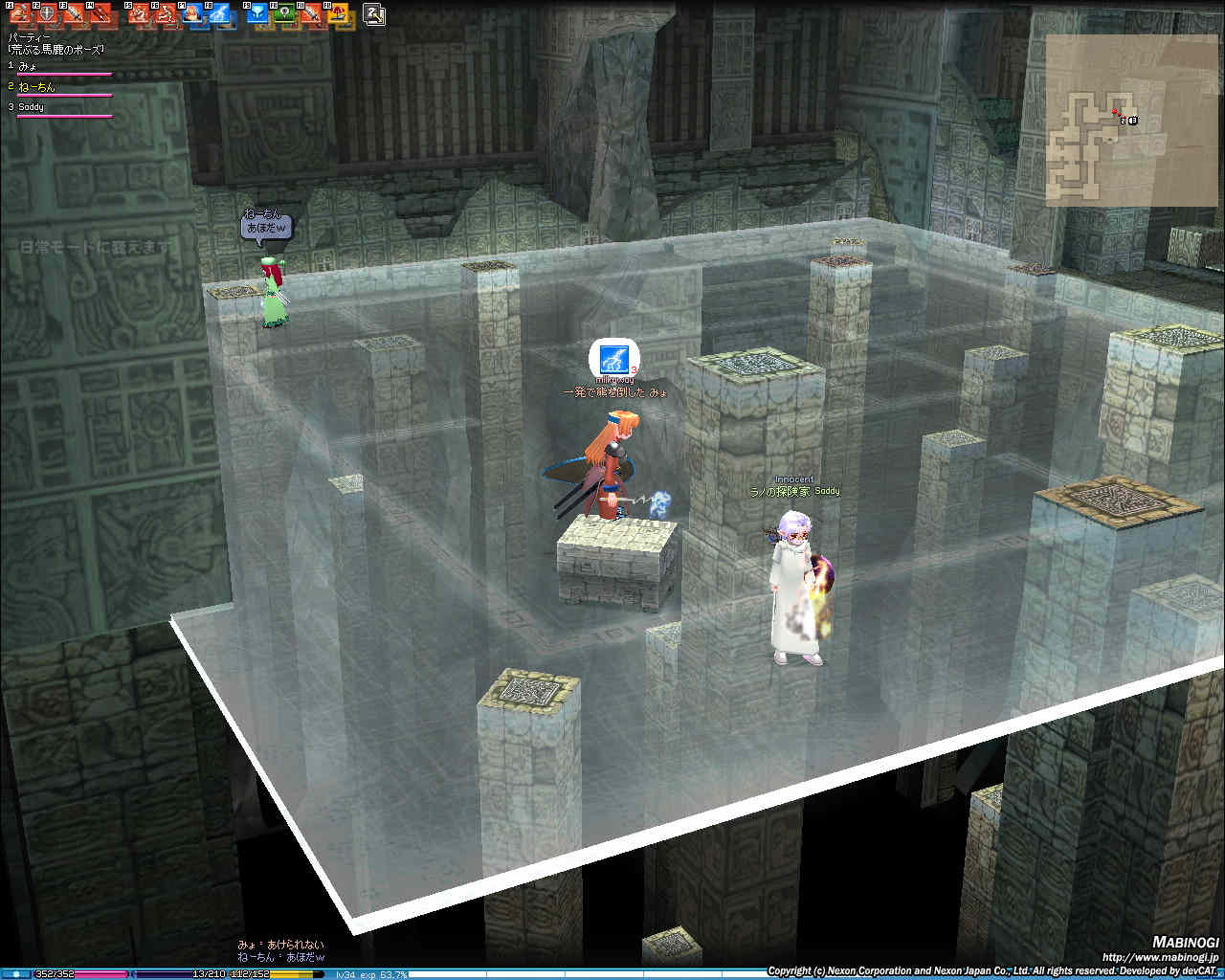This screenshot has width=1225, height=980.
Task: Open the main menu button beside HP bar
Action: (17, 974)
